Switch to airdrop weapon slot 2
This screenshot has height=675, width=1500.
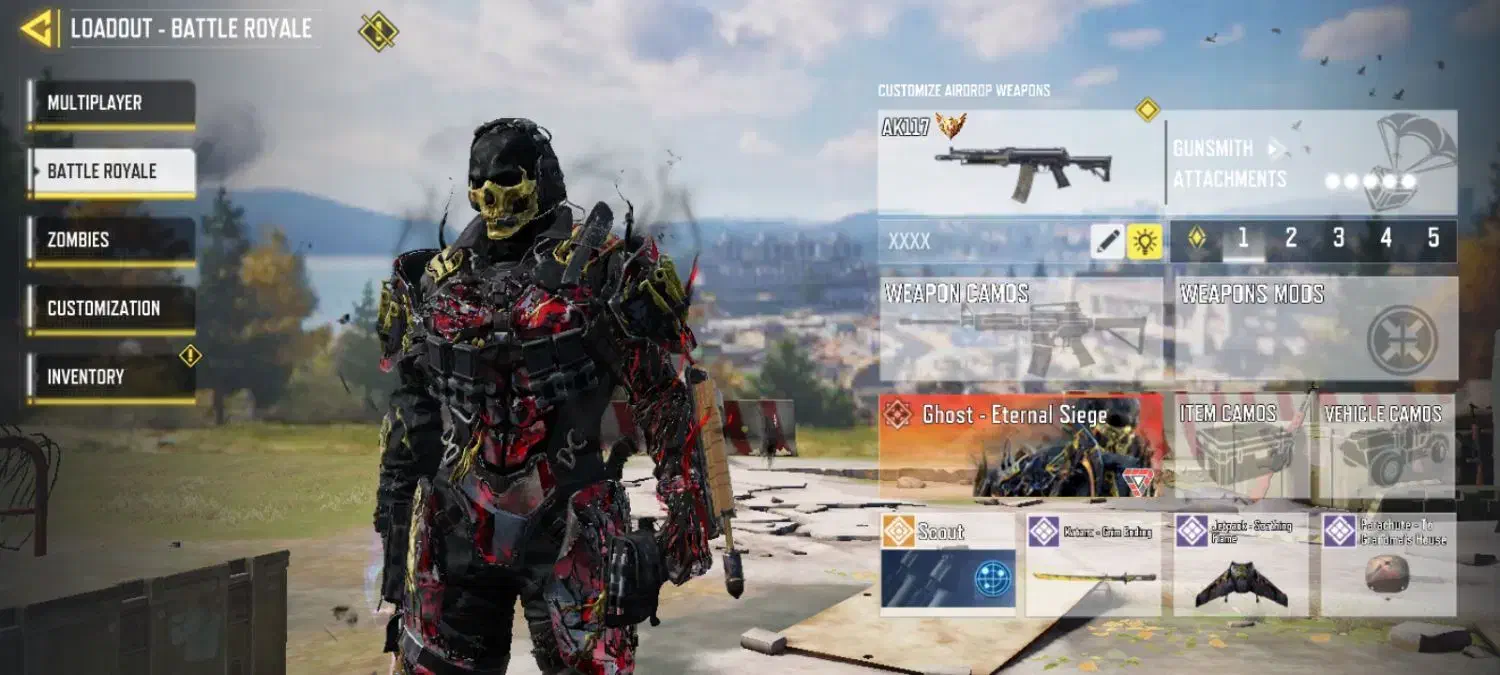pos(1291,239)
